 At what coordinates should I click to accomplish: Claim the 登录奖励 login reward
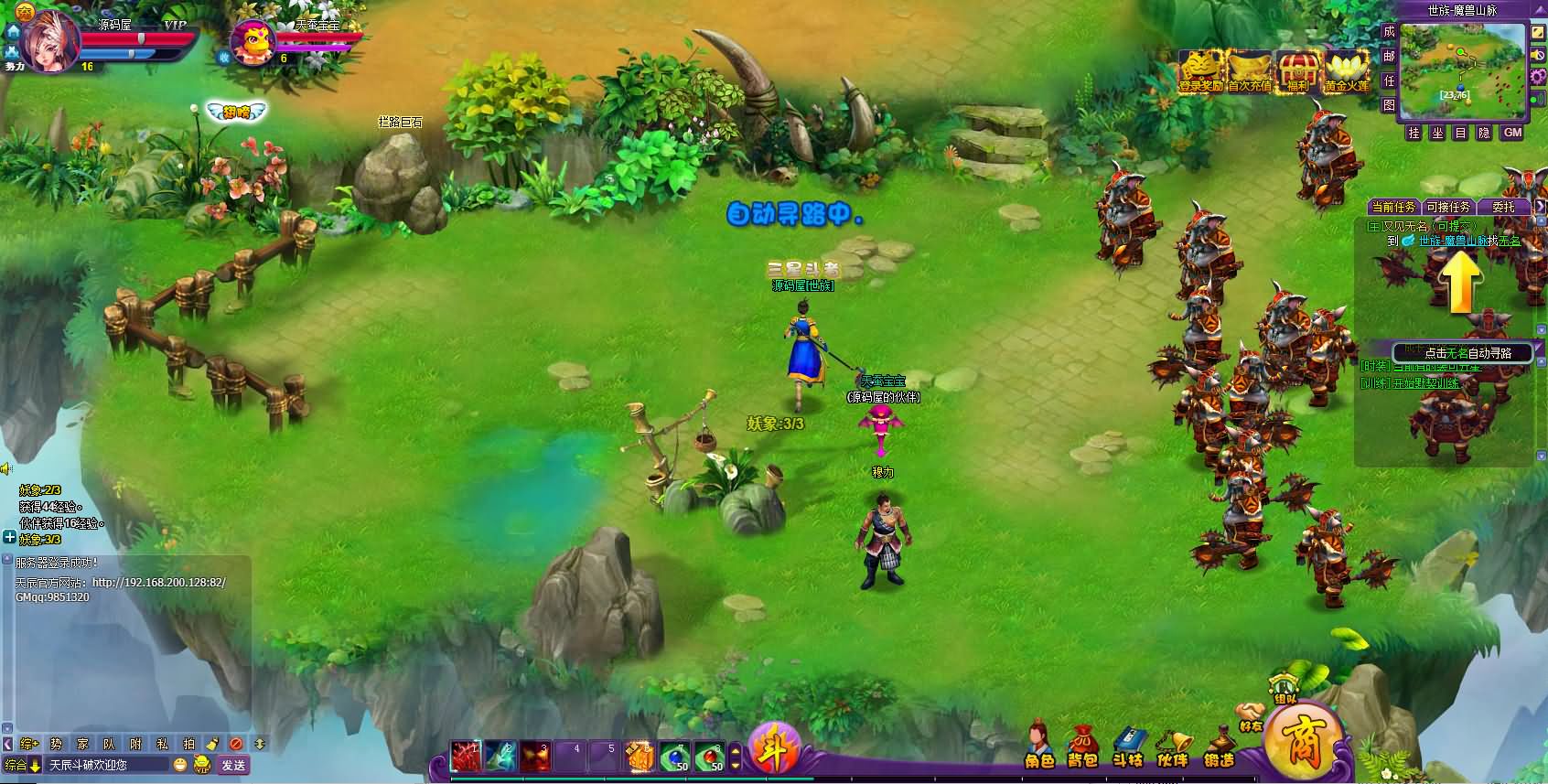coord(1200,71)
